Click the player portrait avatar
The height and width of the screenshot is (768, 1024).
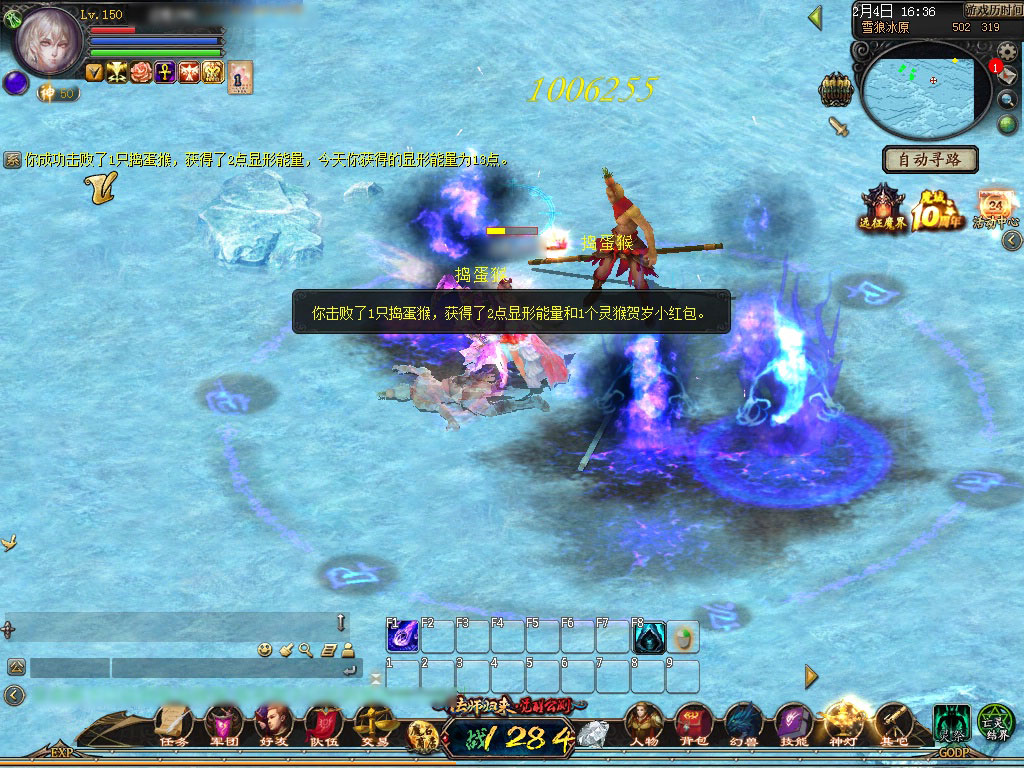click(47, 41)
